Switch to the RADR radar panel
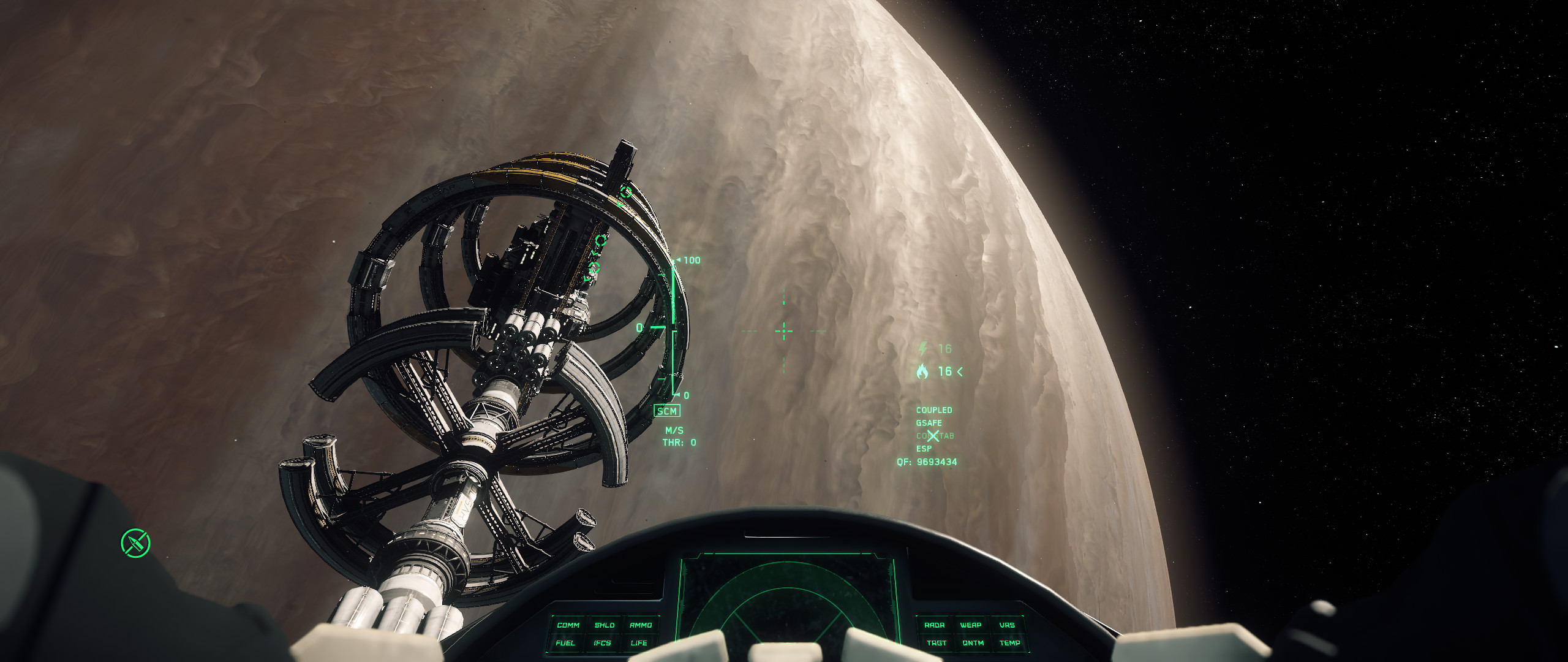The height and width of the screenshot is (662, 1568). (x=934, y=625)
